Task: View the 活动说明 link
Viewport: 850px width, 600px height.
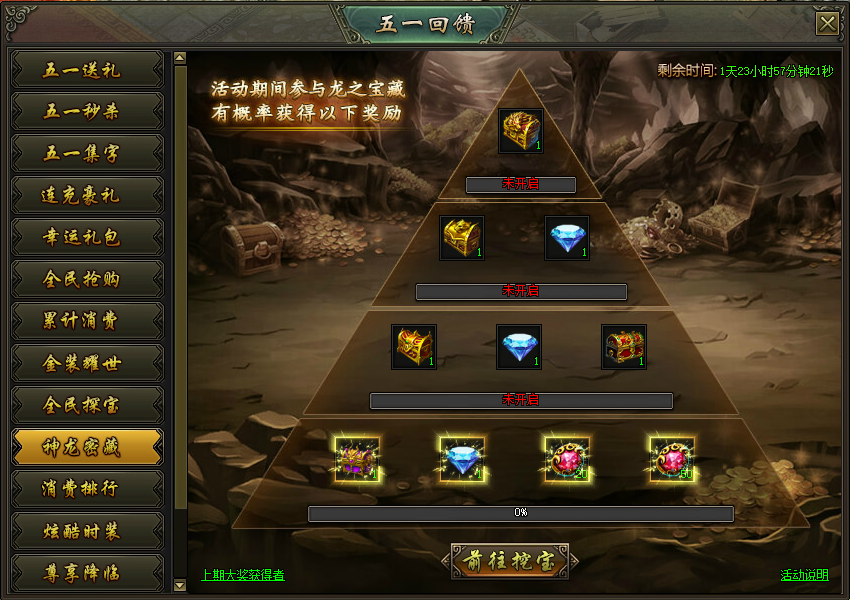Action: point(804,575)
